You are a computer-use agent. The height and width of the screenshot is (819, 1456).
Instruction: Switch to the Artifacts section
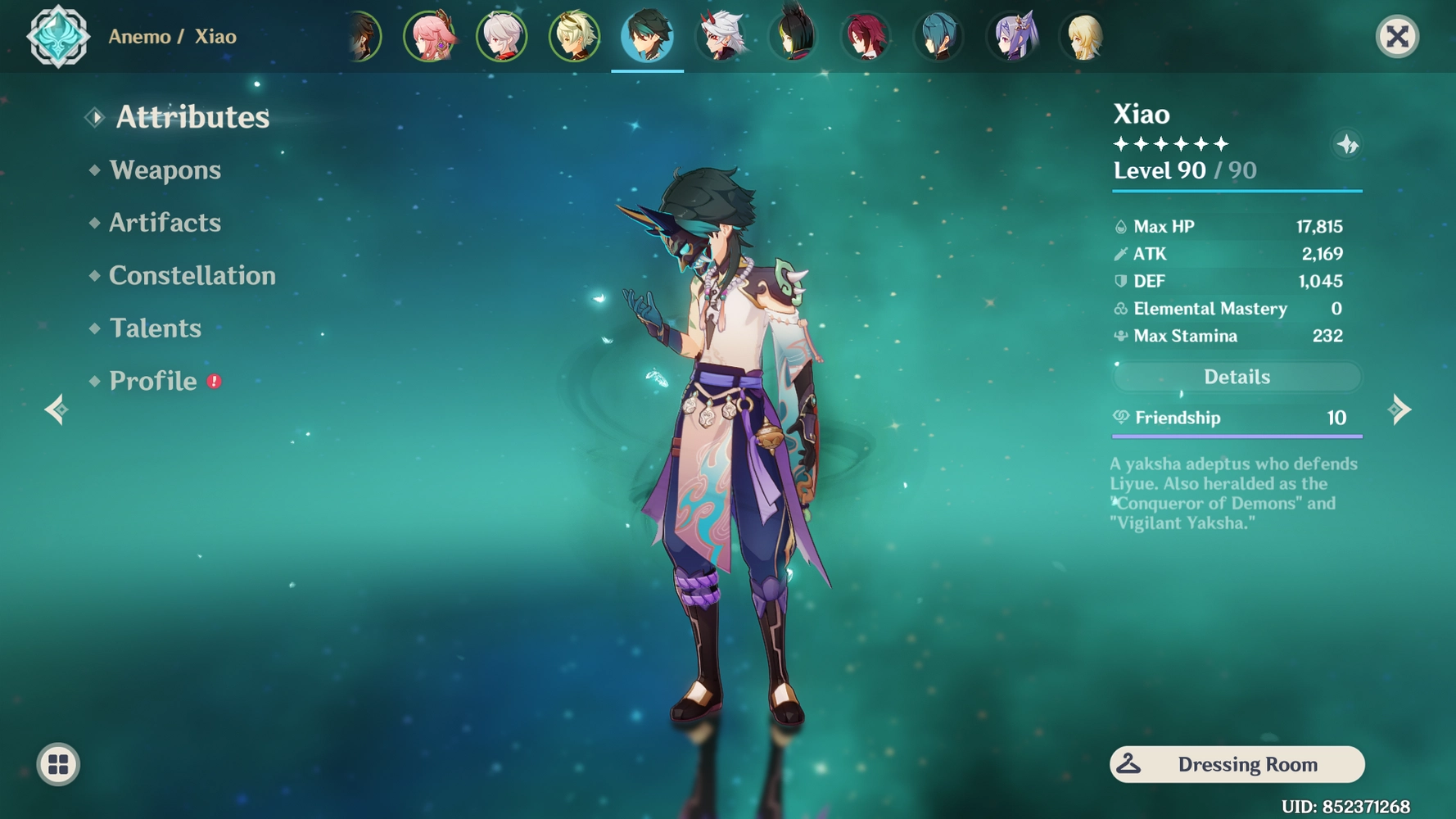click(x=165, y=223)
